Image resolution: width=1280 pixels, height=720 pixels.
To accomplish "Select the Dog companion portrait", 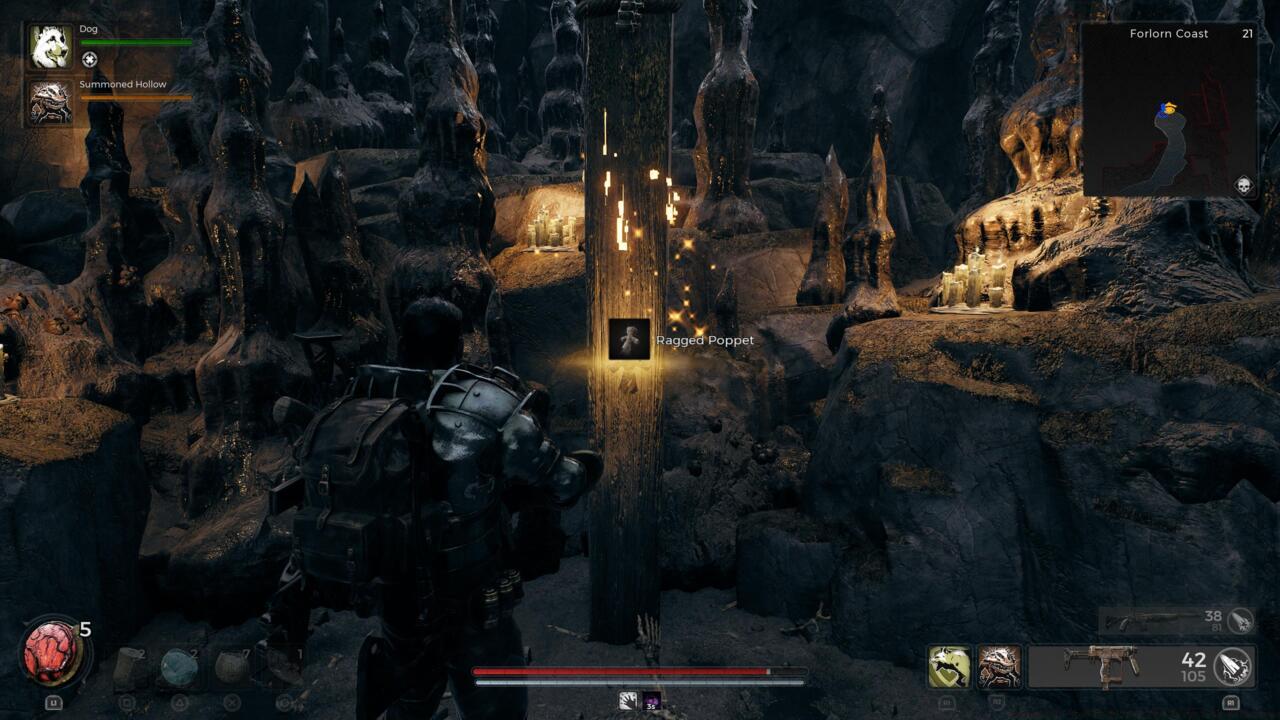I will point(50,48).
